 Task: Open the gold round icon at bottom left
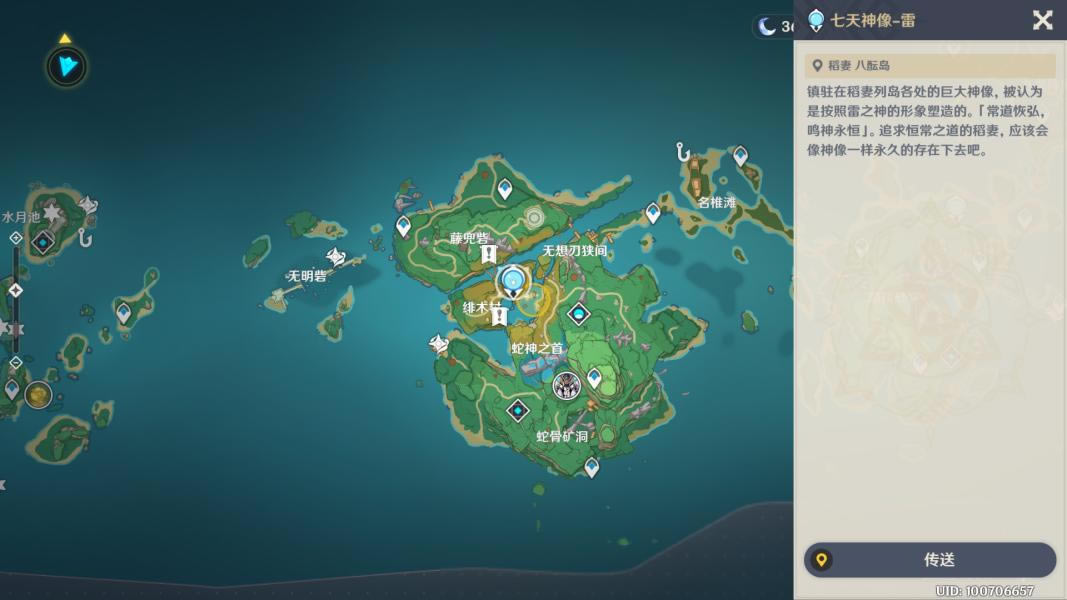point(39,395)
